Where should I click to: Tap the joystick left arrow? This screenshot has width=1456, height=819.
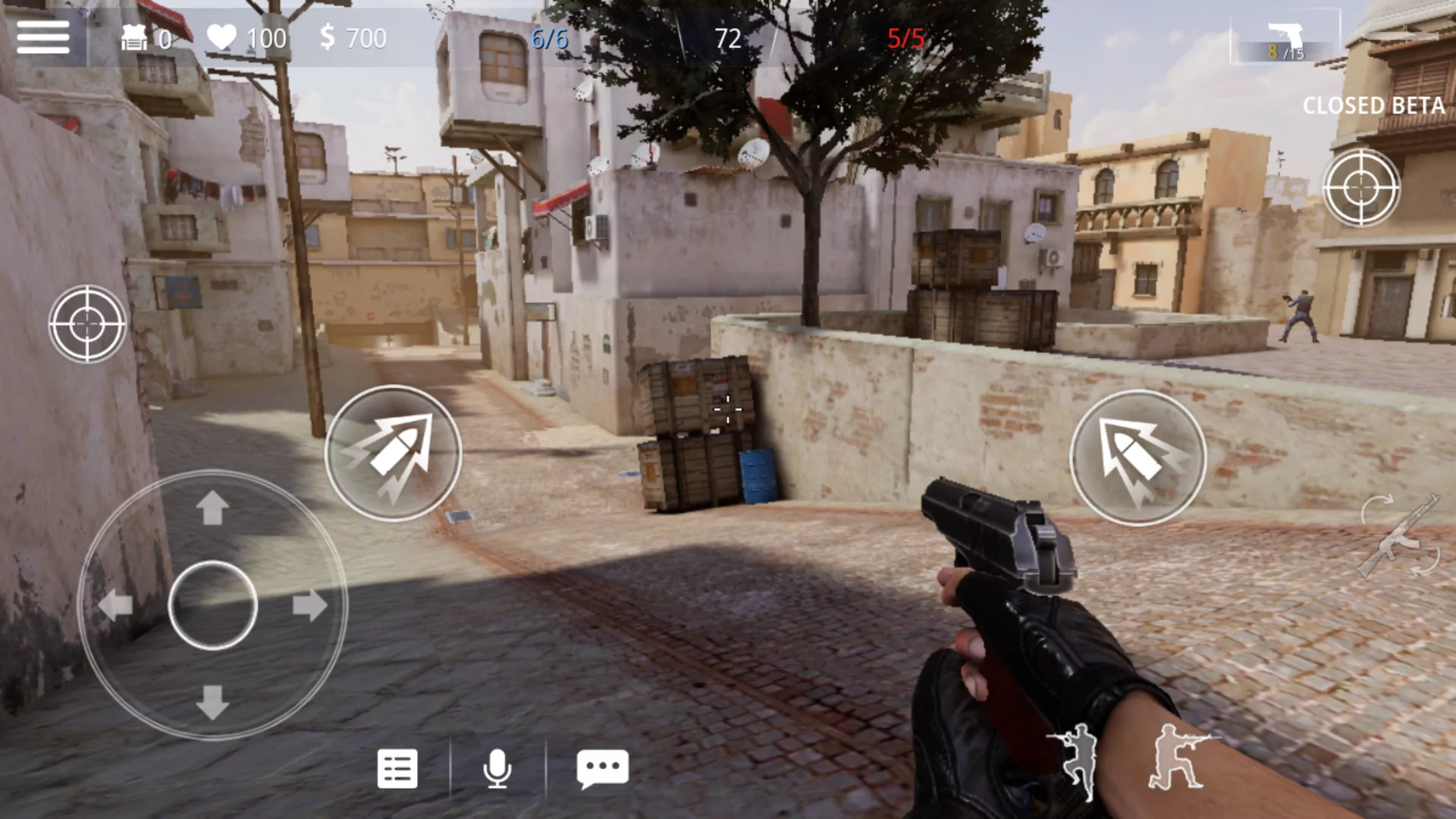coord(115,606)
